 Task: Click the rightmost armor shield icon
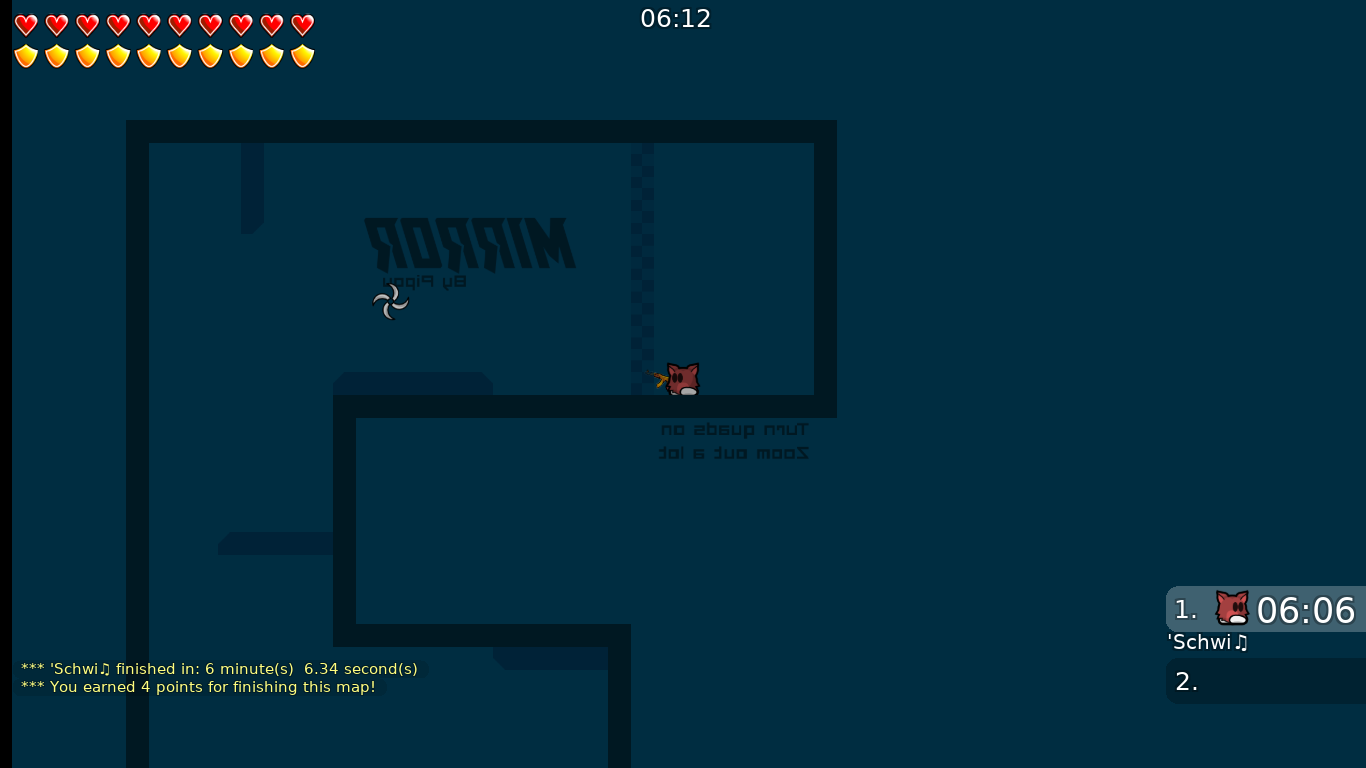301,57
